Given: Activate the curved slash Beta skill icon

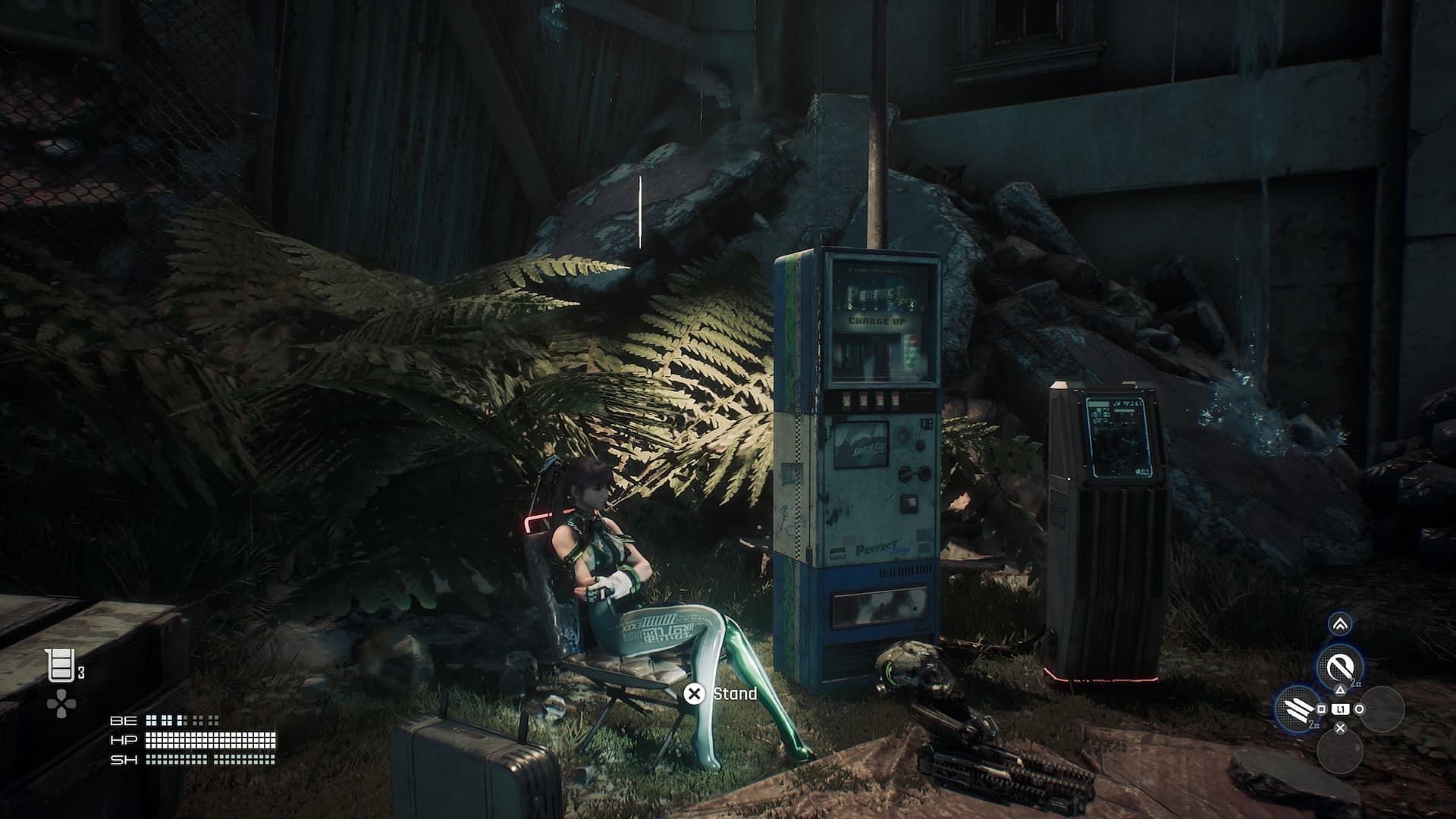Looking at the screenshot, I should click(1340, 667).
